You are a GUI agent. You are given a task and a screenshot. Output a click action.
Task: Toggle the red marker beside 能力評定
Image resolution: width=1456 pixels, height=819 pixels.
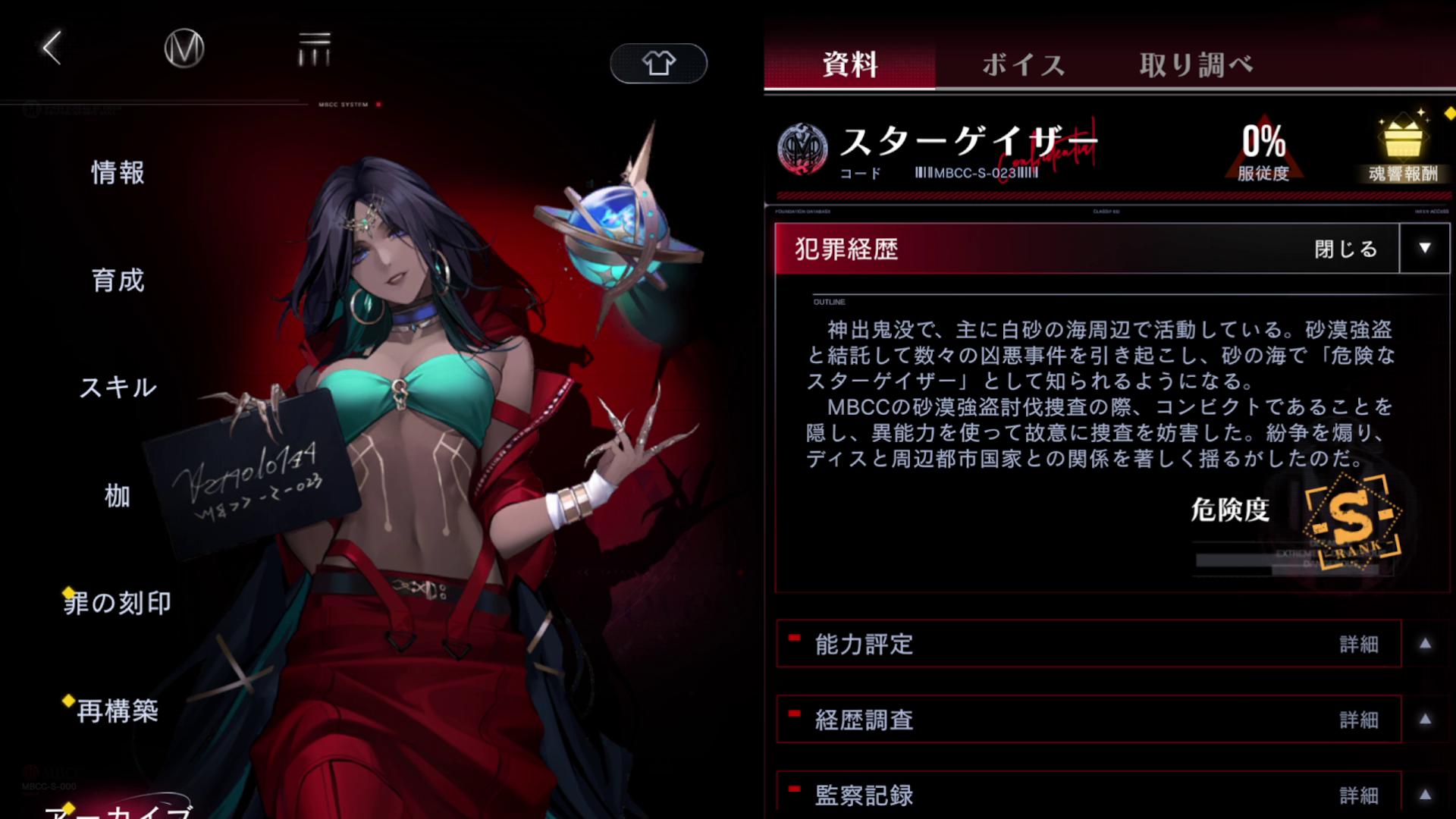(x=793, y=639)
